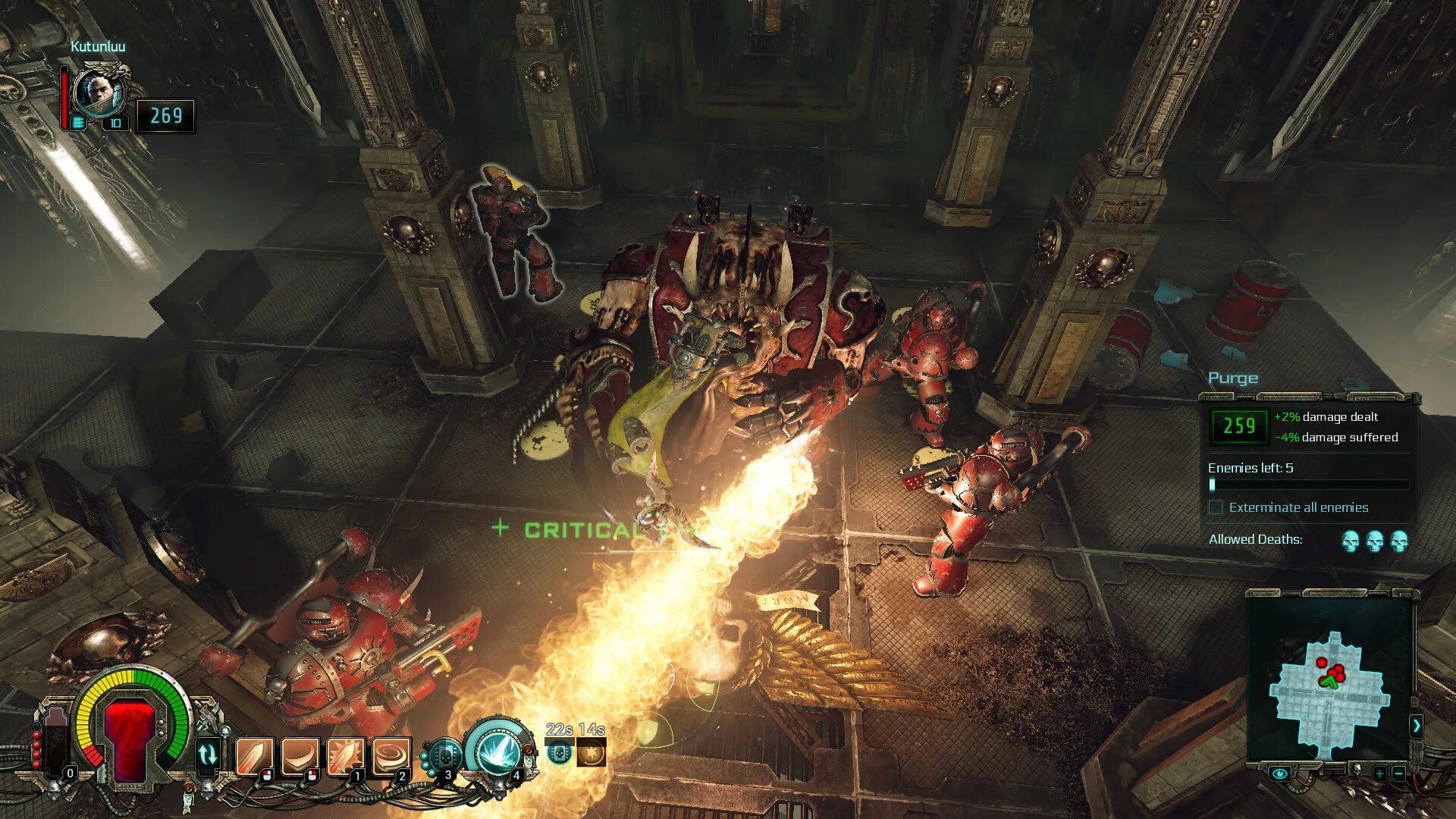This screenshot has width=1456, height=819.
Task: Use the skull chip ability in slot 3
Action: pos(444,756)
